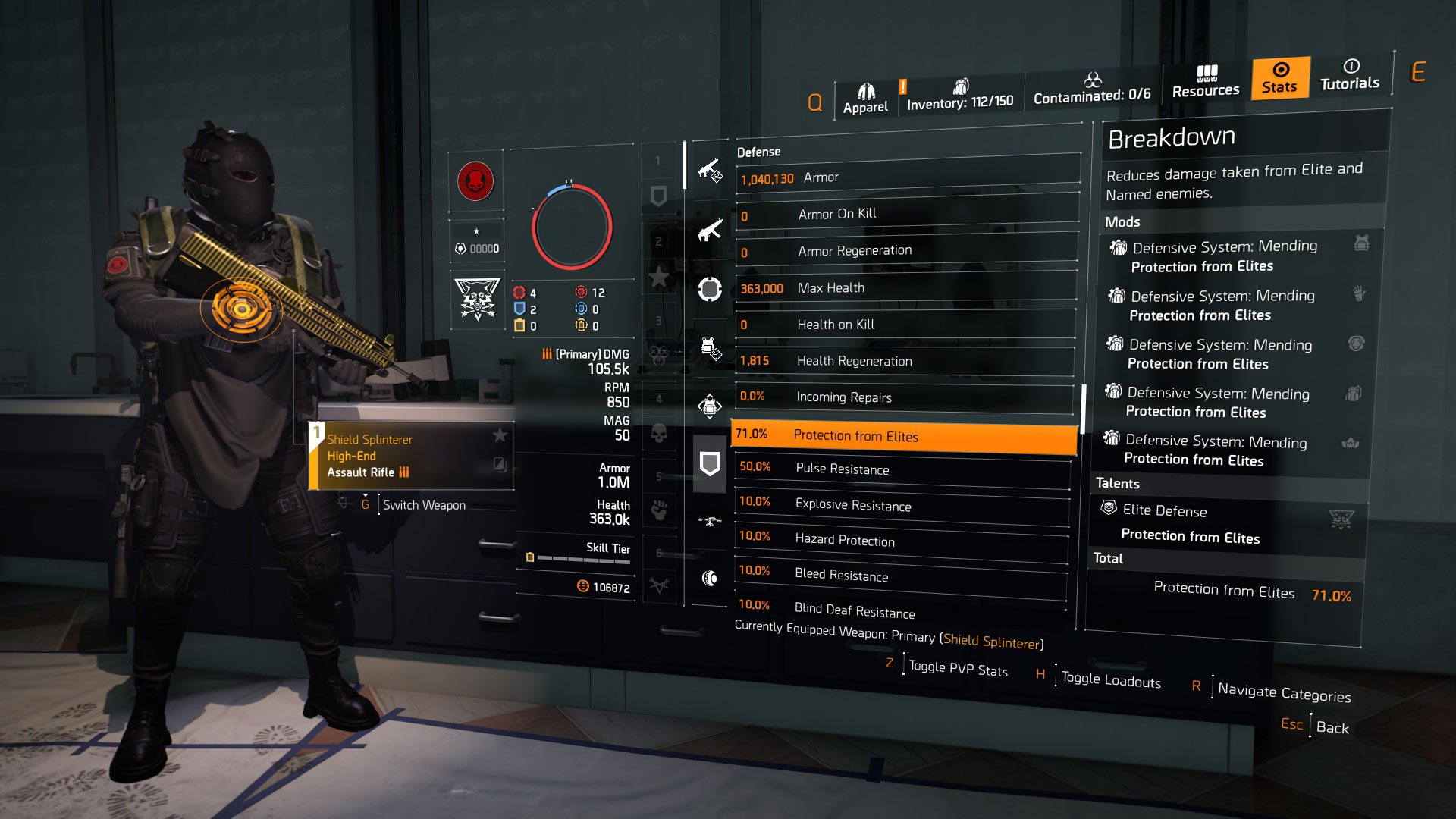
Task: Choose the Max Health stat row
Action: [x=905, y=288]
